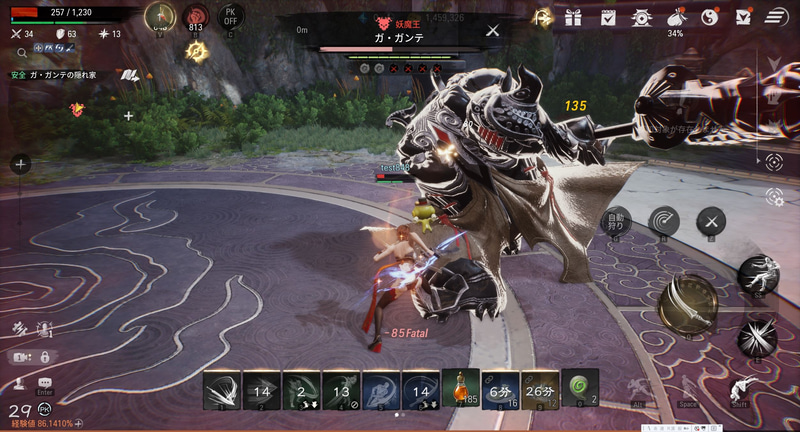Open the yin-yang symbol menu
Viewport: 800px width, 432px height.
709,17
